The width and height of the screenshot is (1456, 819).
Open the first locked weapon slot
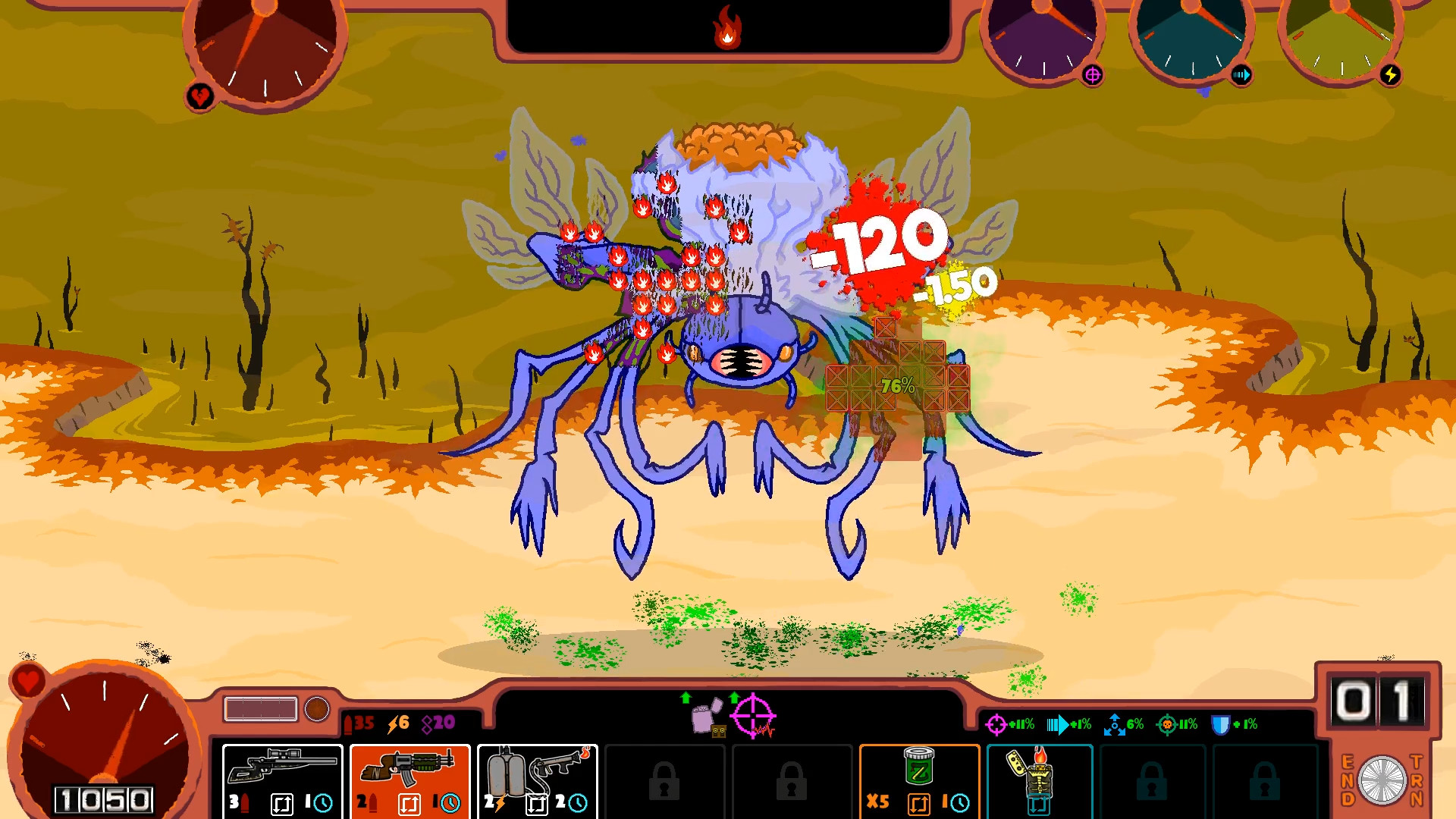coord(666,780)
